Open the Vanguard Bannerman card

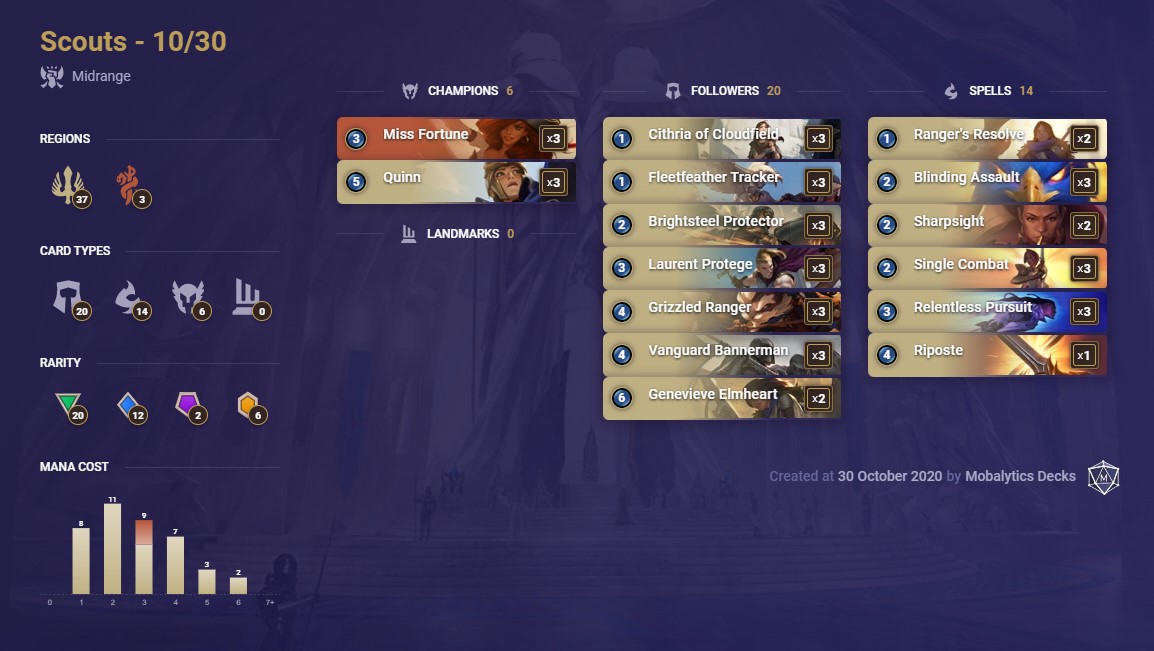pos(721,355)
